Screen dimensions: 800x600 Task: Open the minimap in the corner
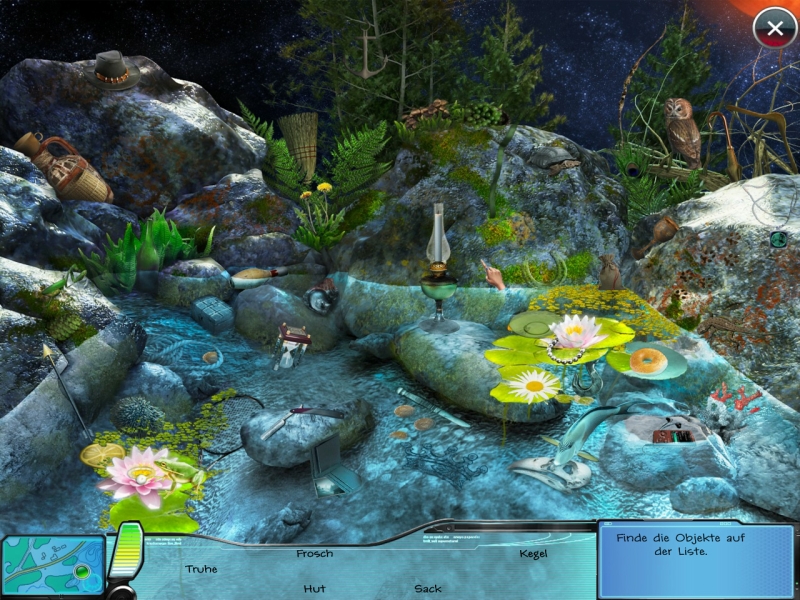[x=52, y=566]
